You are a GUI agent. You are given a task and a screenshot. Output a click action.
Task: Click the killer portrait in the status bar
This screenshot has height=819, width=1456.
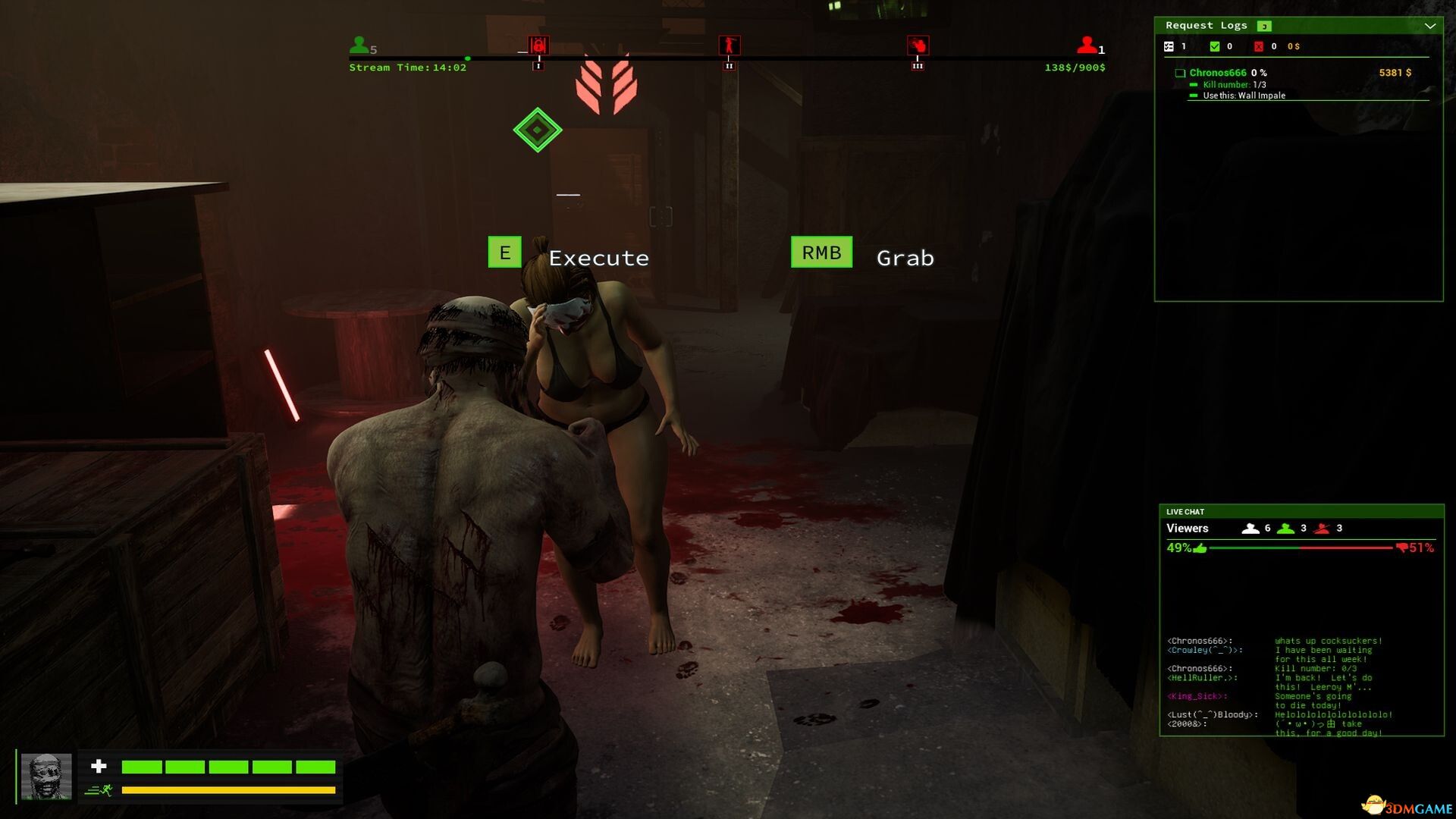point(46,776)
